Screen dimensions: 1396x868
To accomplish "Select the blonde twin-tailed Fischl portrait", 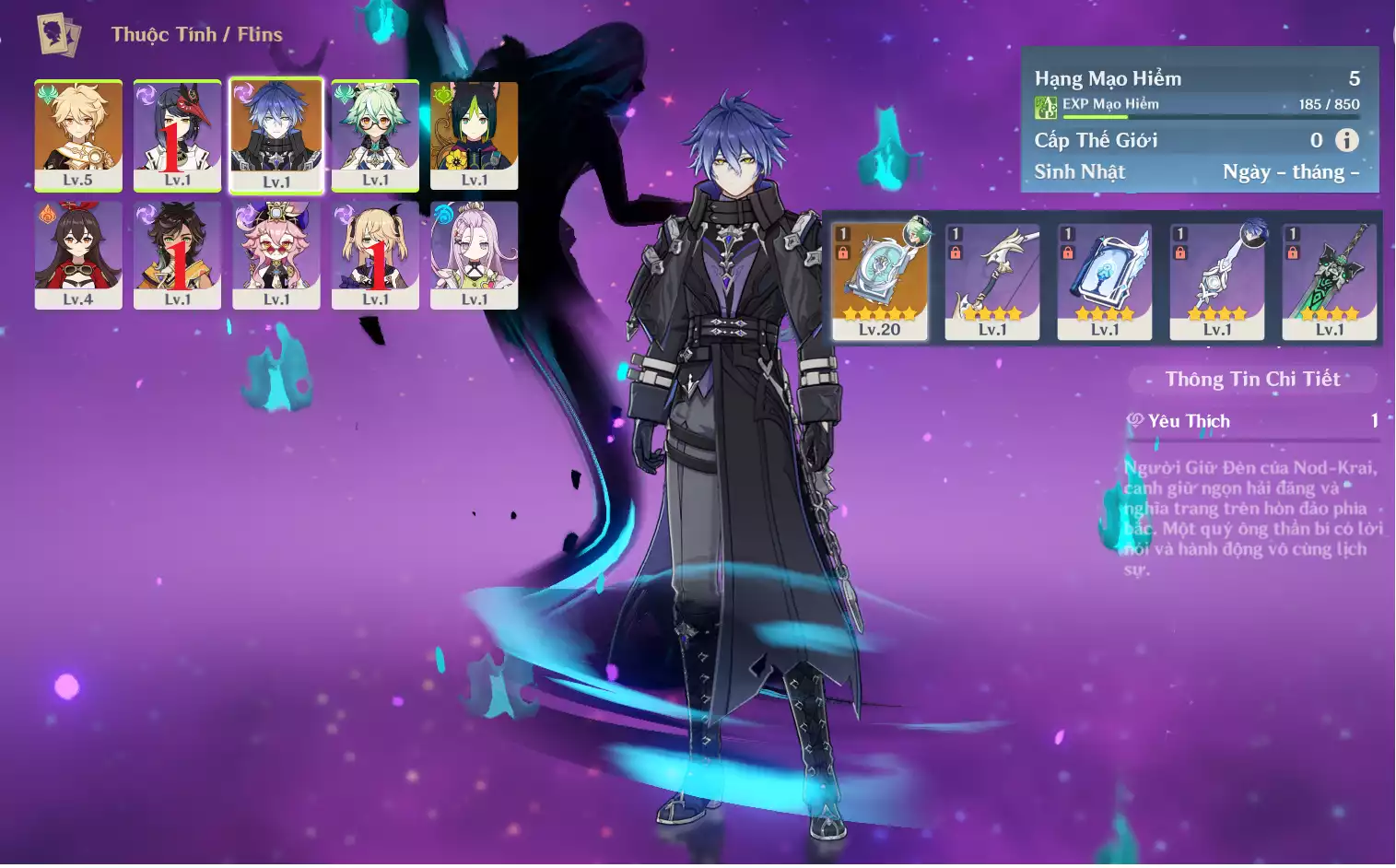I will tap(375, 254).
